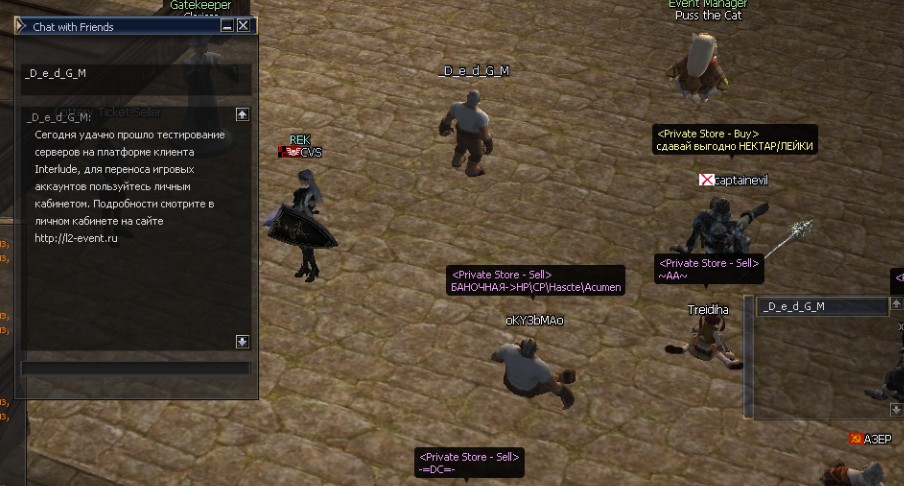Close the Chat with Friends window

coord(243,26)
